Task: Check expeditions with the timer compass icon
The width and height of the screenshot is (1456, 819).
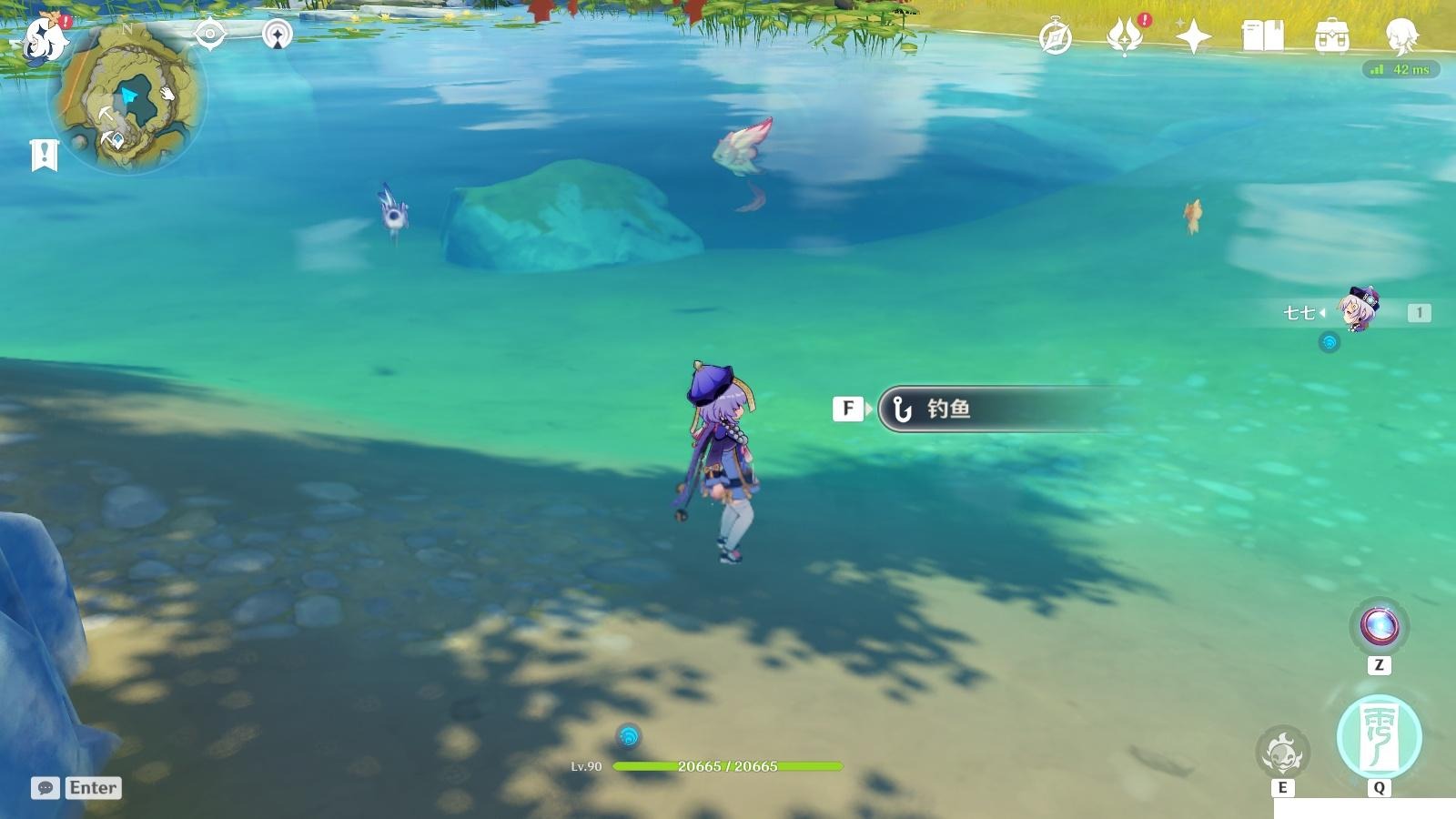Action: [x=1057, y=35]
